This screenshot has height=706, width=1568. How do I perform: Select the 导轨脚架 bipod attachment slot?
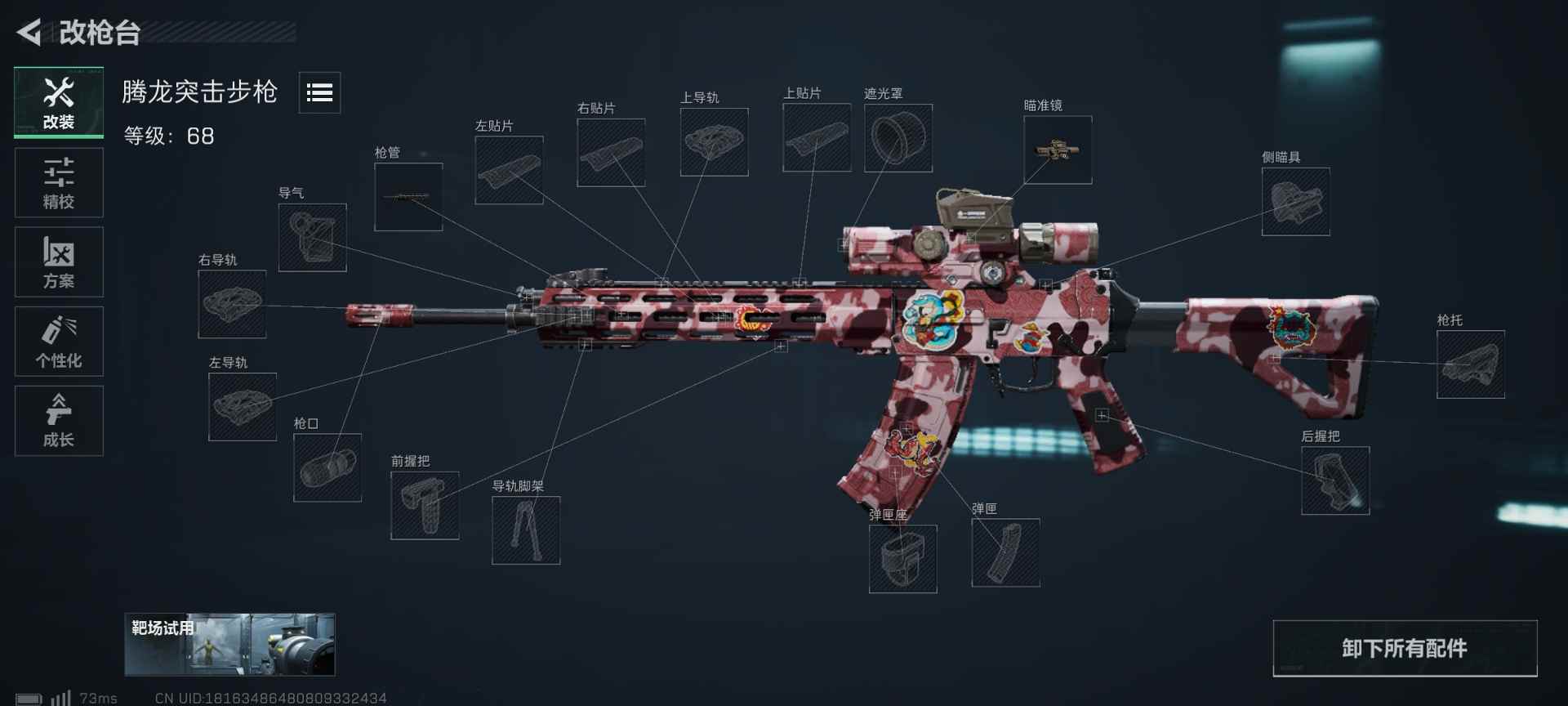[x=526, y=531]
